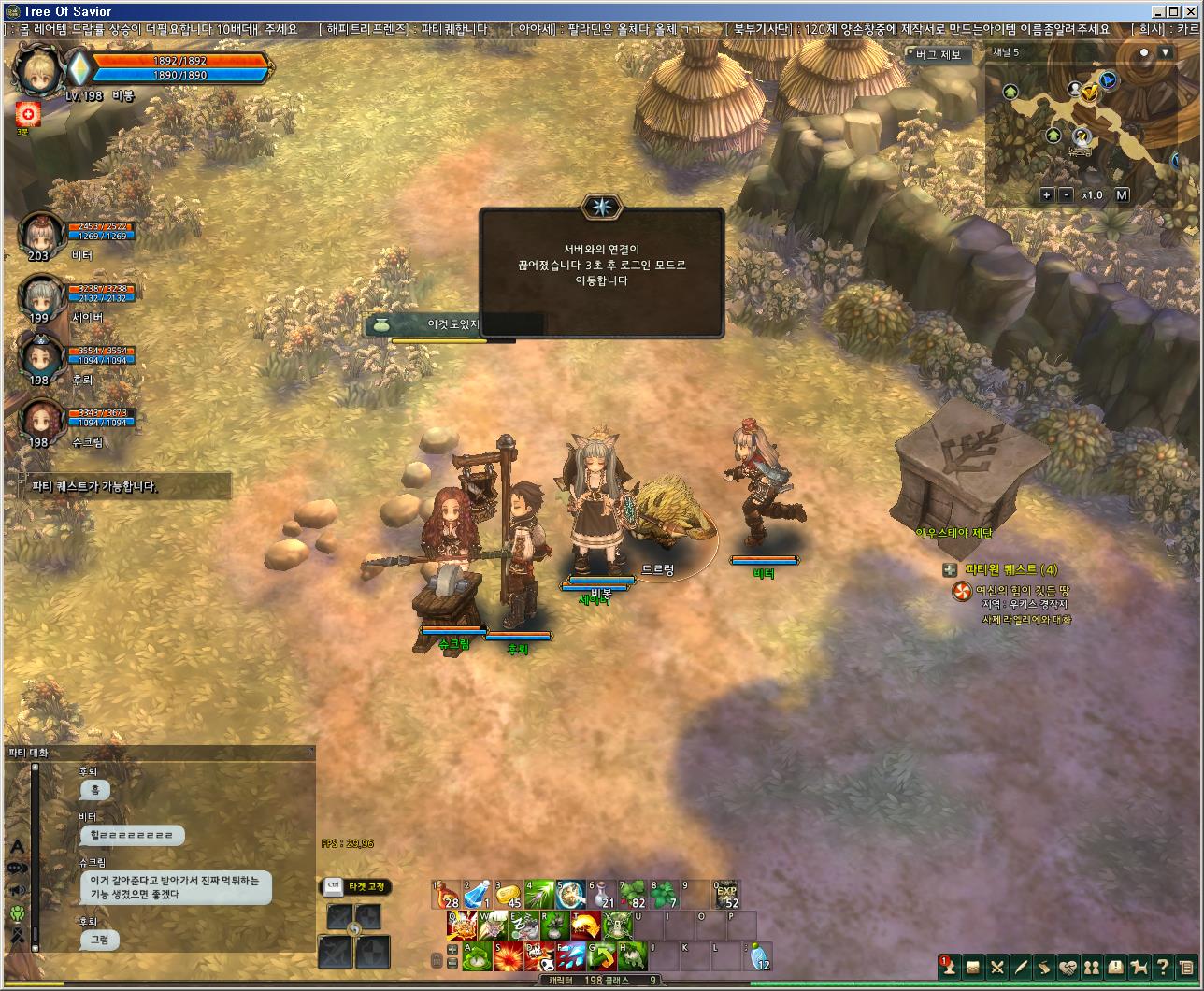
Task: Zoom in the minimap with plus button
Action: 1047,195
